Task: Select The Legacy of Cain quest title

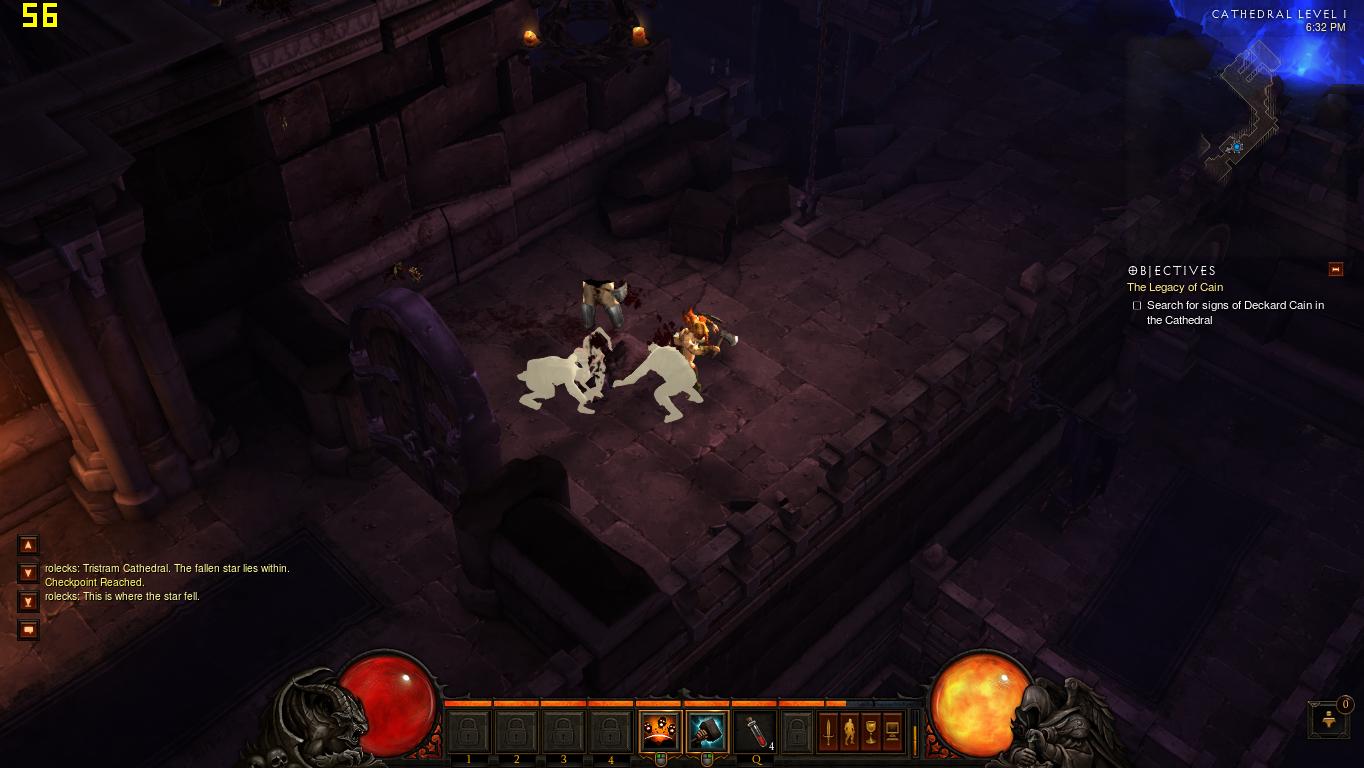Action: pyautogui.click(x=1175, y=287)
